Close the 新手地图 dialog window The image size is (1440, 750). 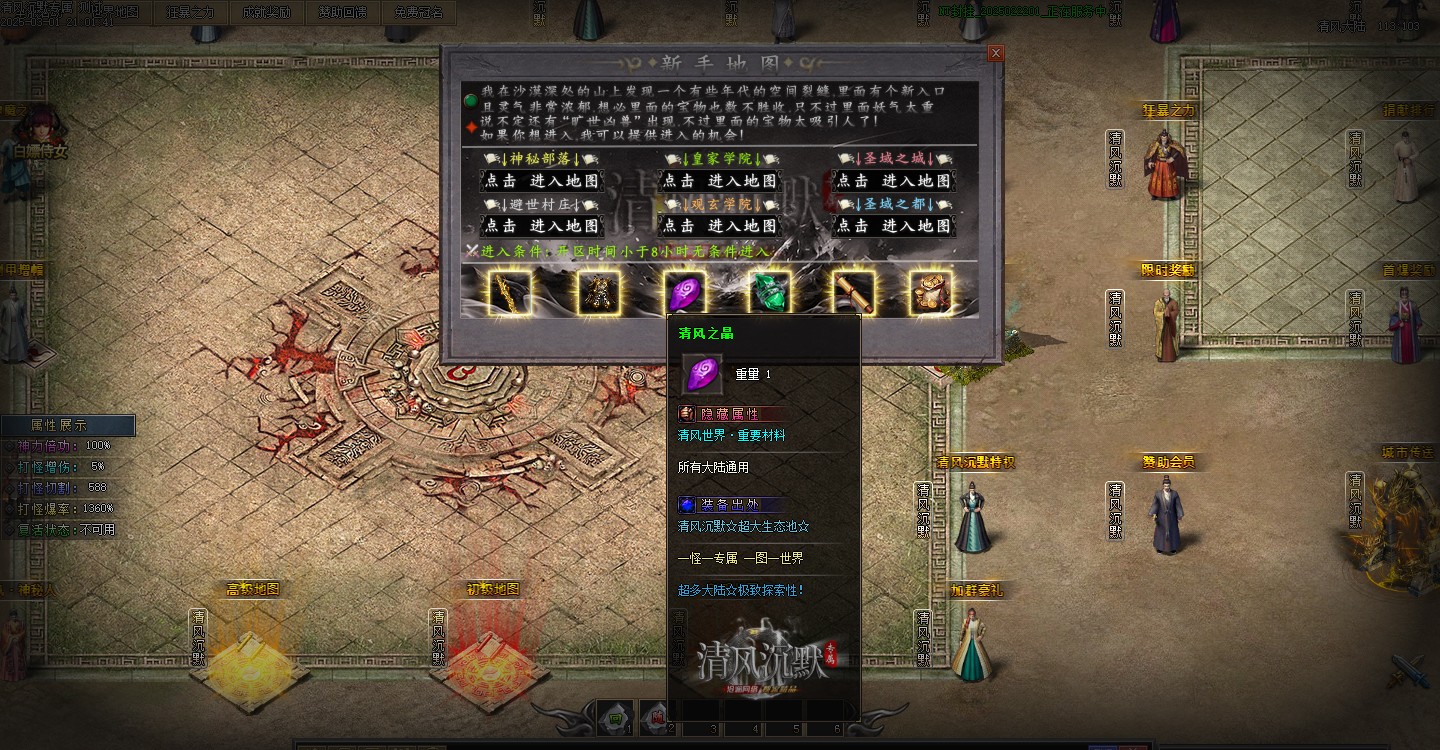(995, 53)
